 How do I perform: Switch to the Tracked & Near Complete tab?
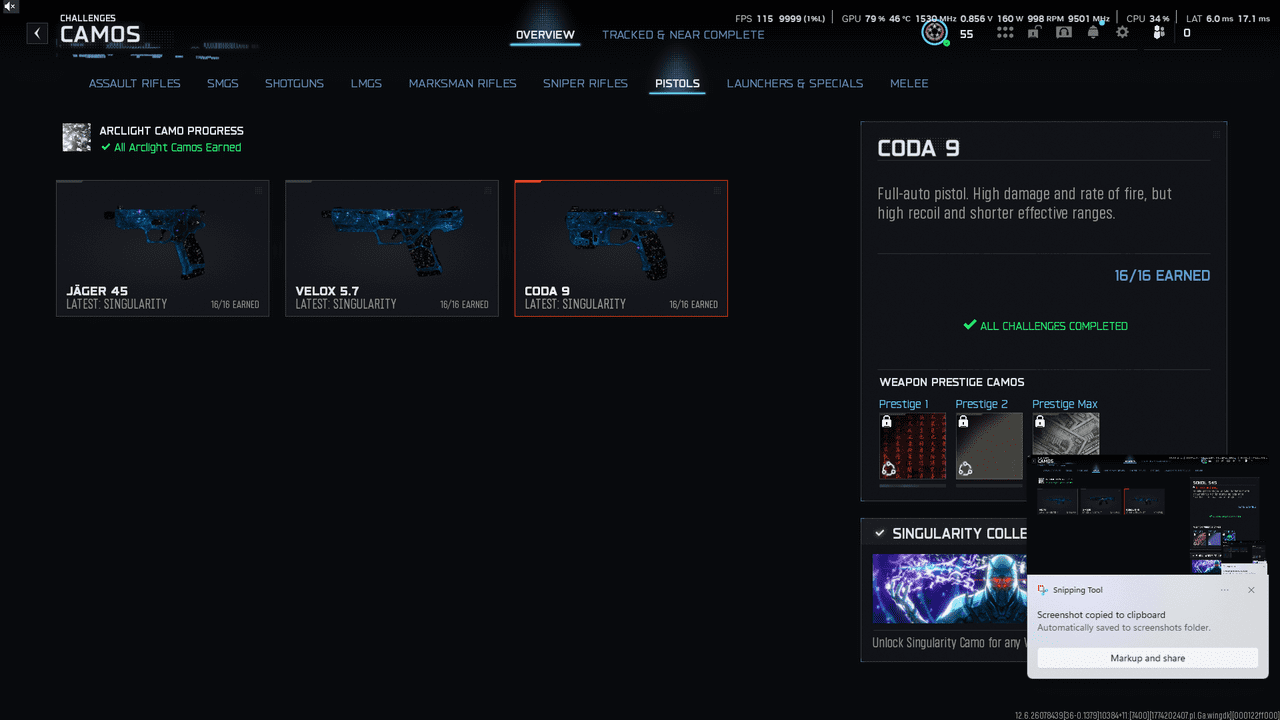click(x=683, y=34)
